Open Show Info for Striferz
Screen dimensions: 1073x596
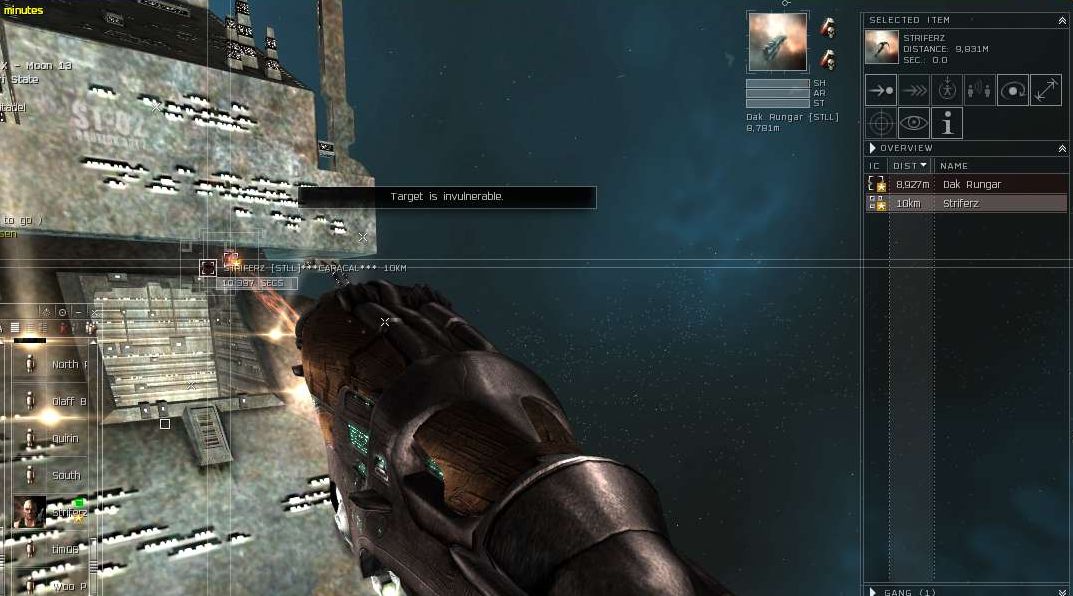947,123
